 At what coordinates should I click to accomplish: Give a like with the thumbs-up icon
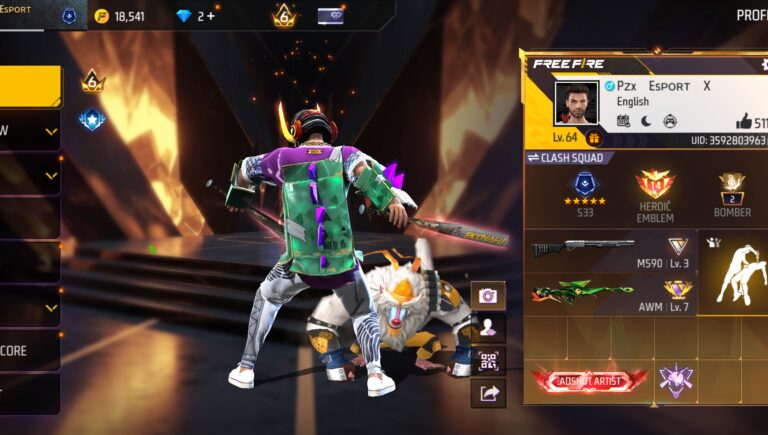point(743,121)
